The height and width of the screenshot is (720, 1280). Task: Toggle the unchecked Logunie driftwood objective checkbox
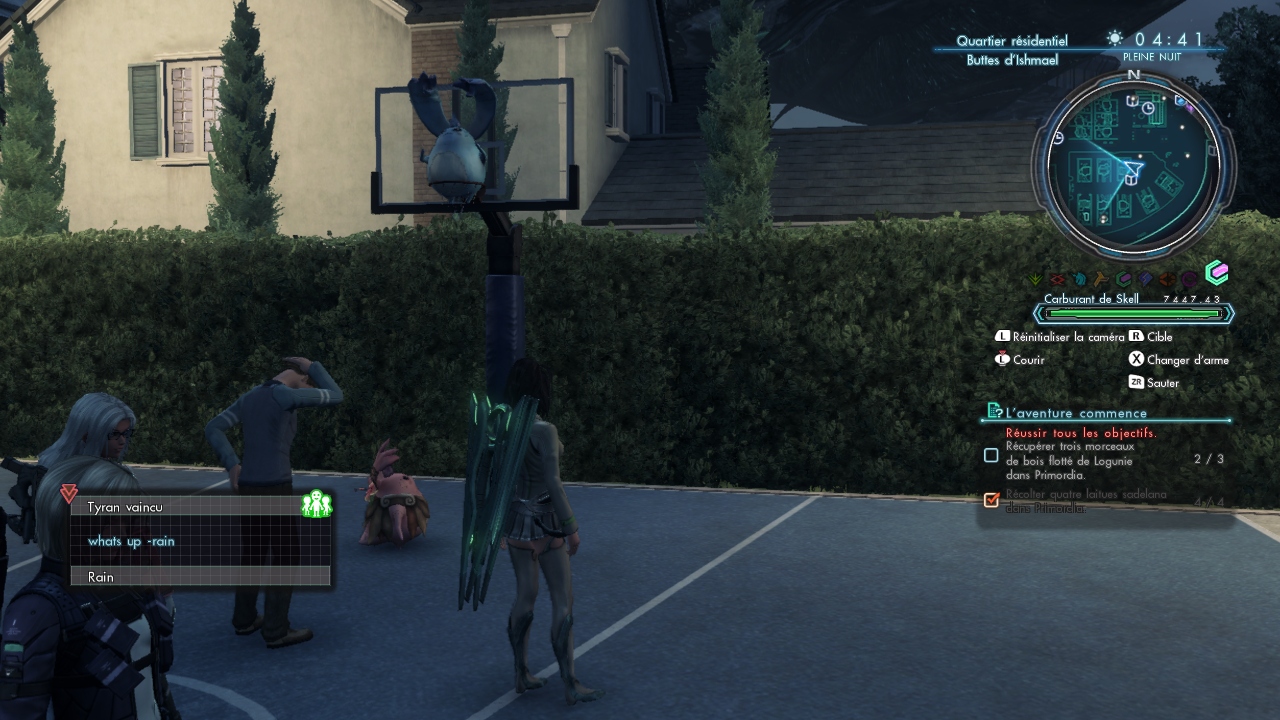(x=991, y=455)
